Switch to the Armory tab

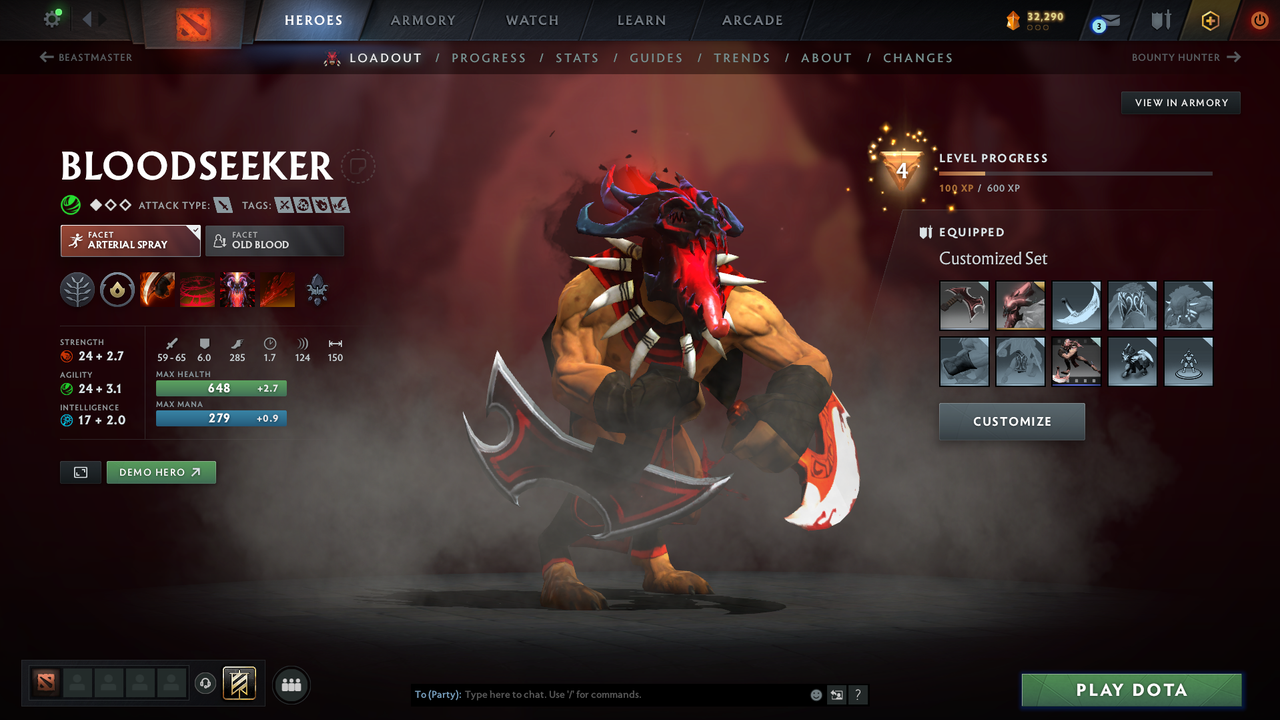[422, 20]
